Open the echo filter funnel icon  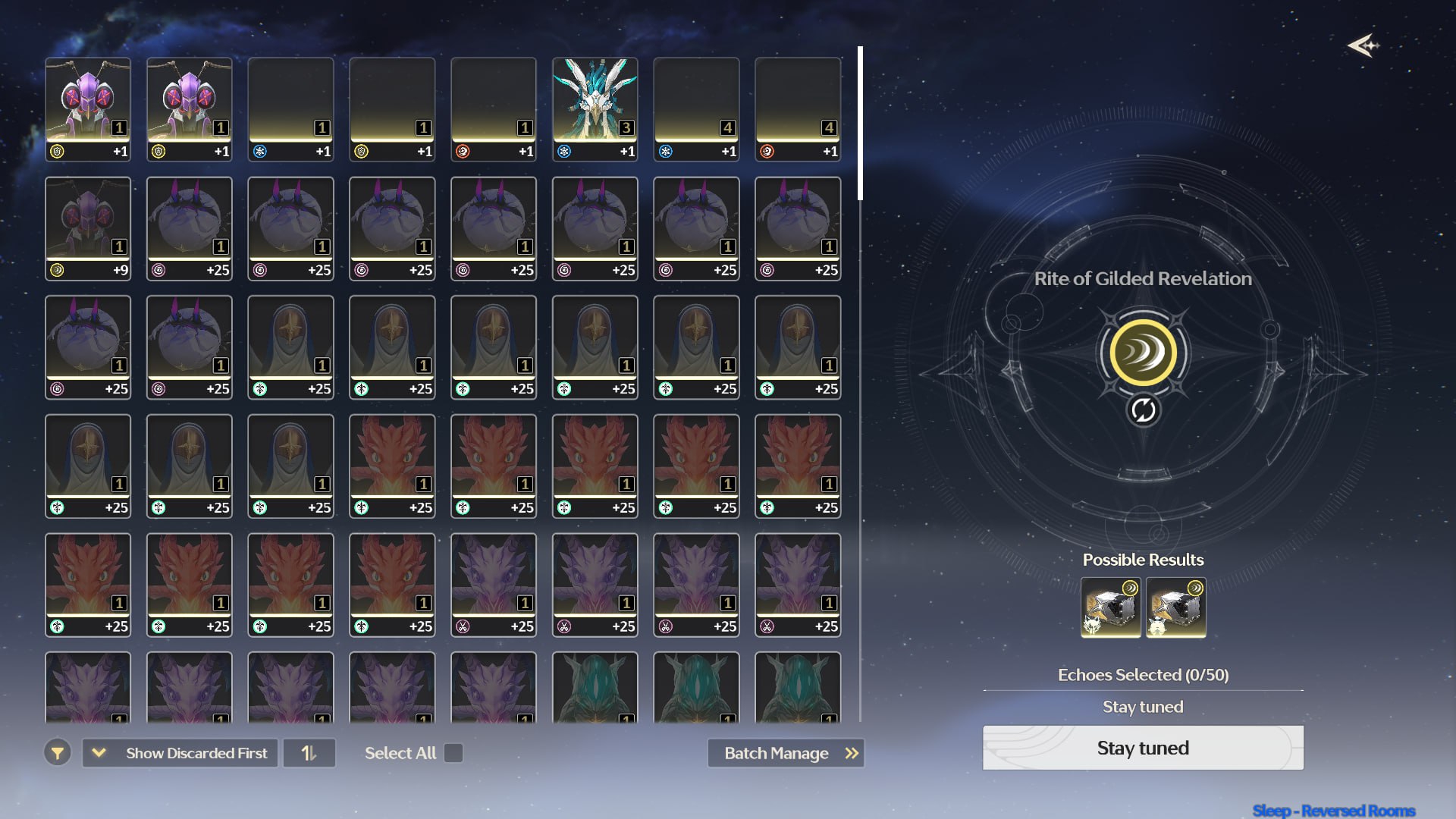pyautogui.click(x=58, y=753)
